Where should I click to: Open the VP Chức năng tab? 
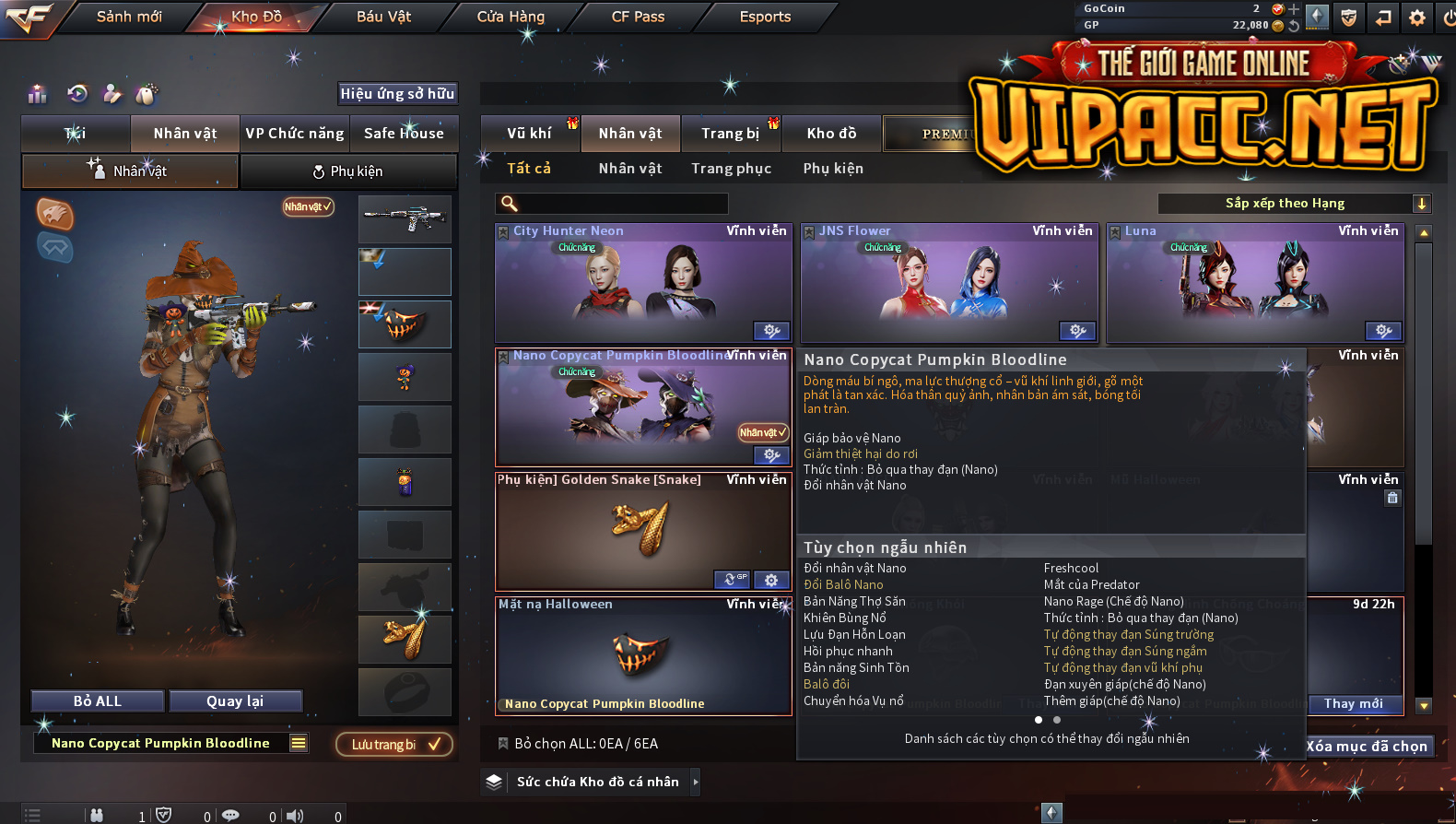295,134
